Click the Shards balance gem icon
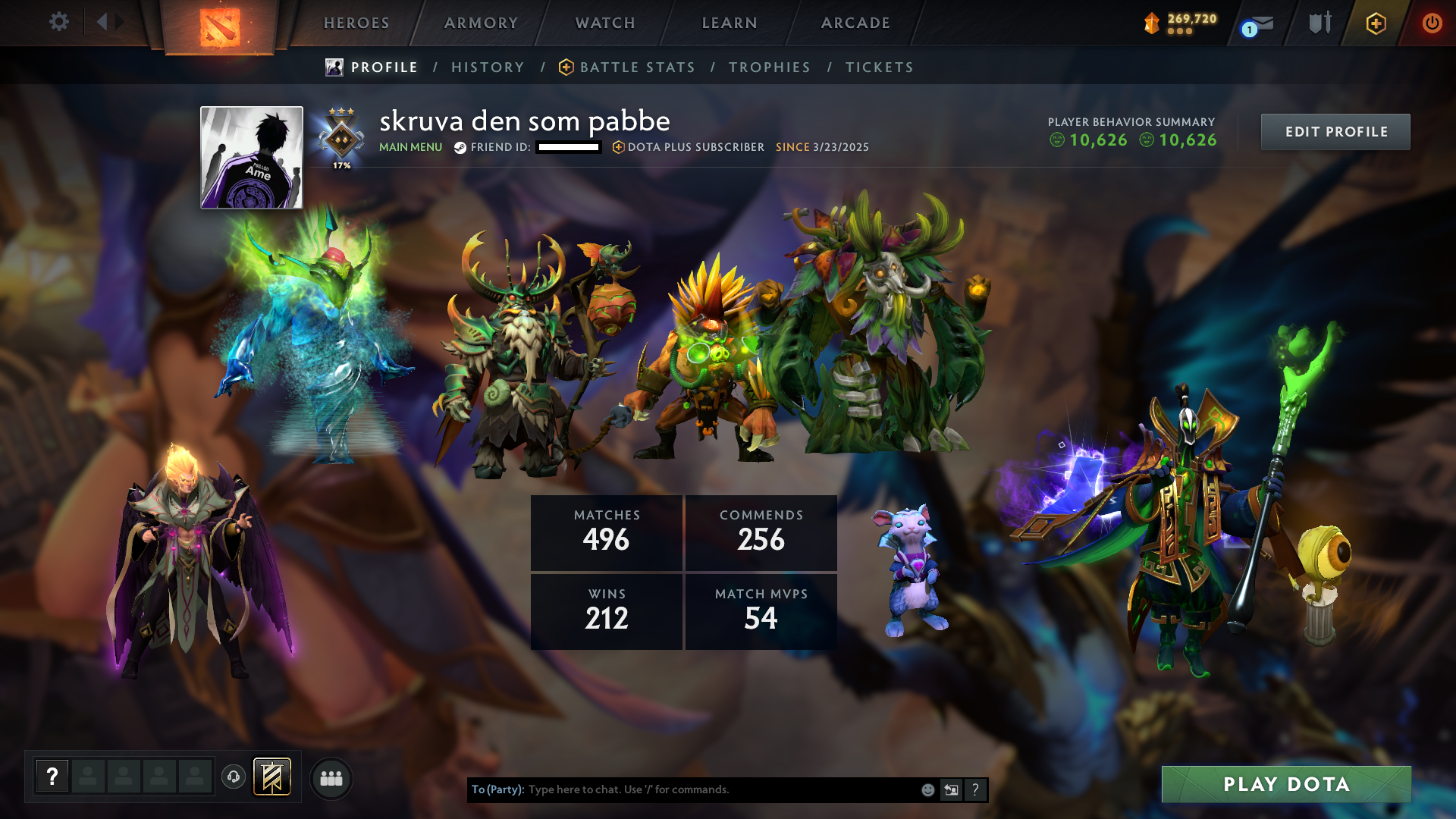This screenshot has width=1456, height=819. [x=1151, y=23]
